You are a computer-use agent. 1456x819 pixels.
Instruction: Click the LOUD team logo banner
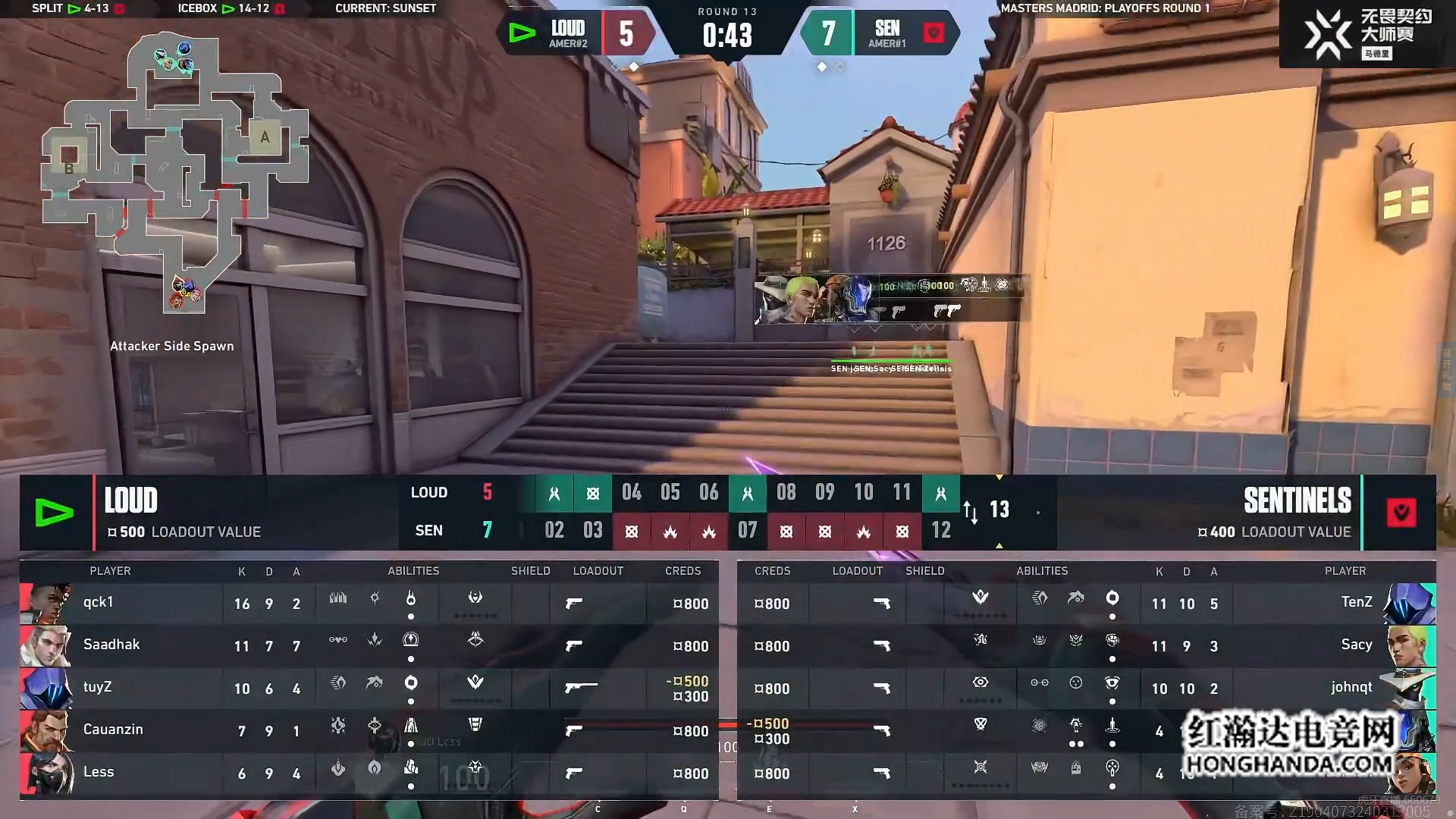55,513
